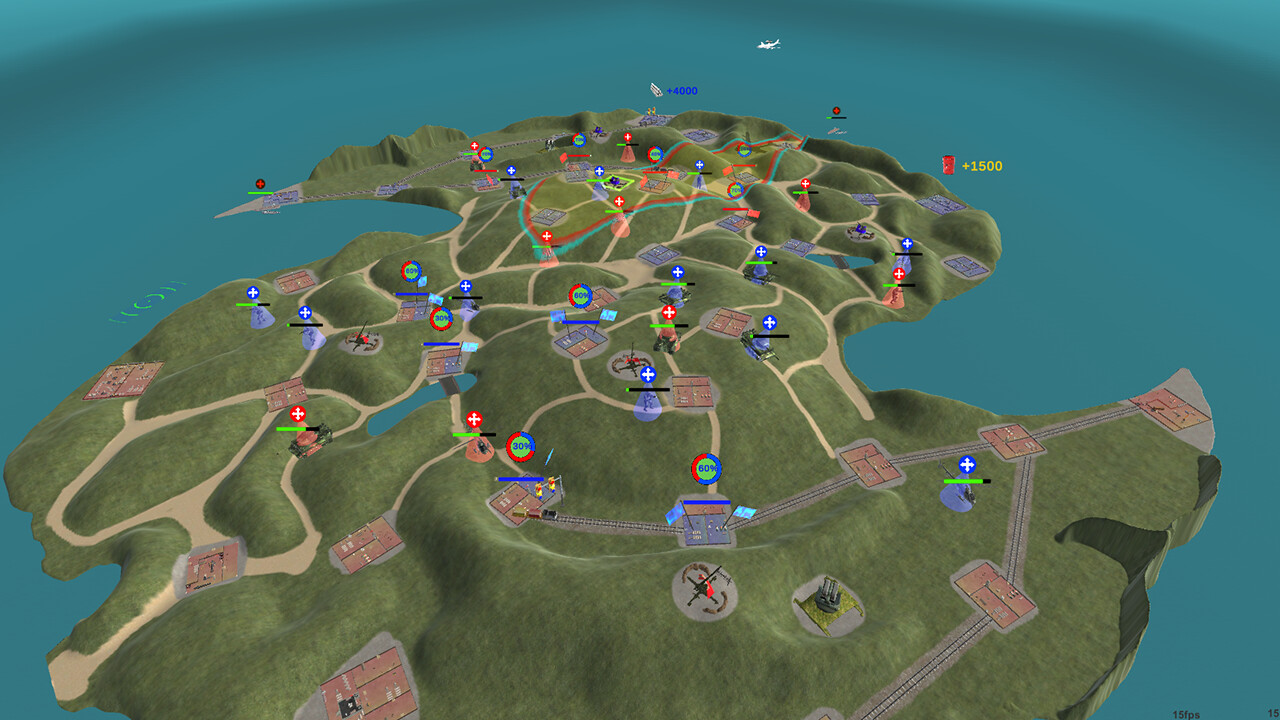Click the yellow construction workers by the railway station
This screenshot has height=720, width=1280.
[545, 485]
